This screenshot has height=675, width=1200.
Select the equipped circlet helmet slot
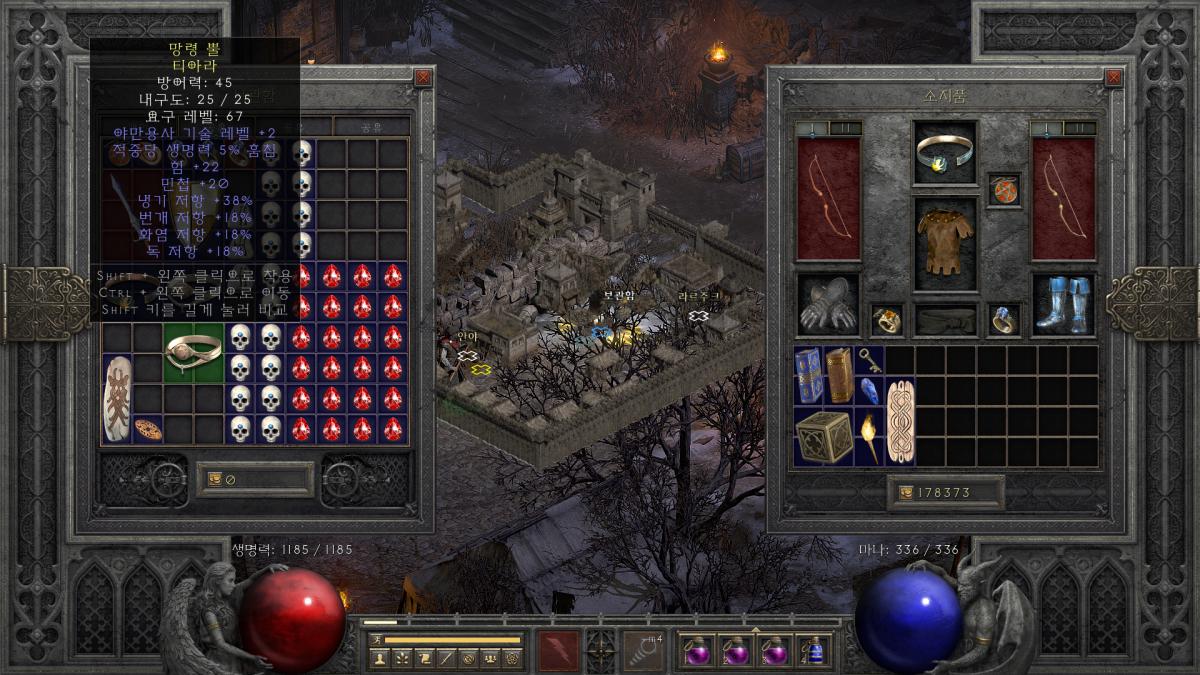[x=945, y=153]
